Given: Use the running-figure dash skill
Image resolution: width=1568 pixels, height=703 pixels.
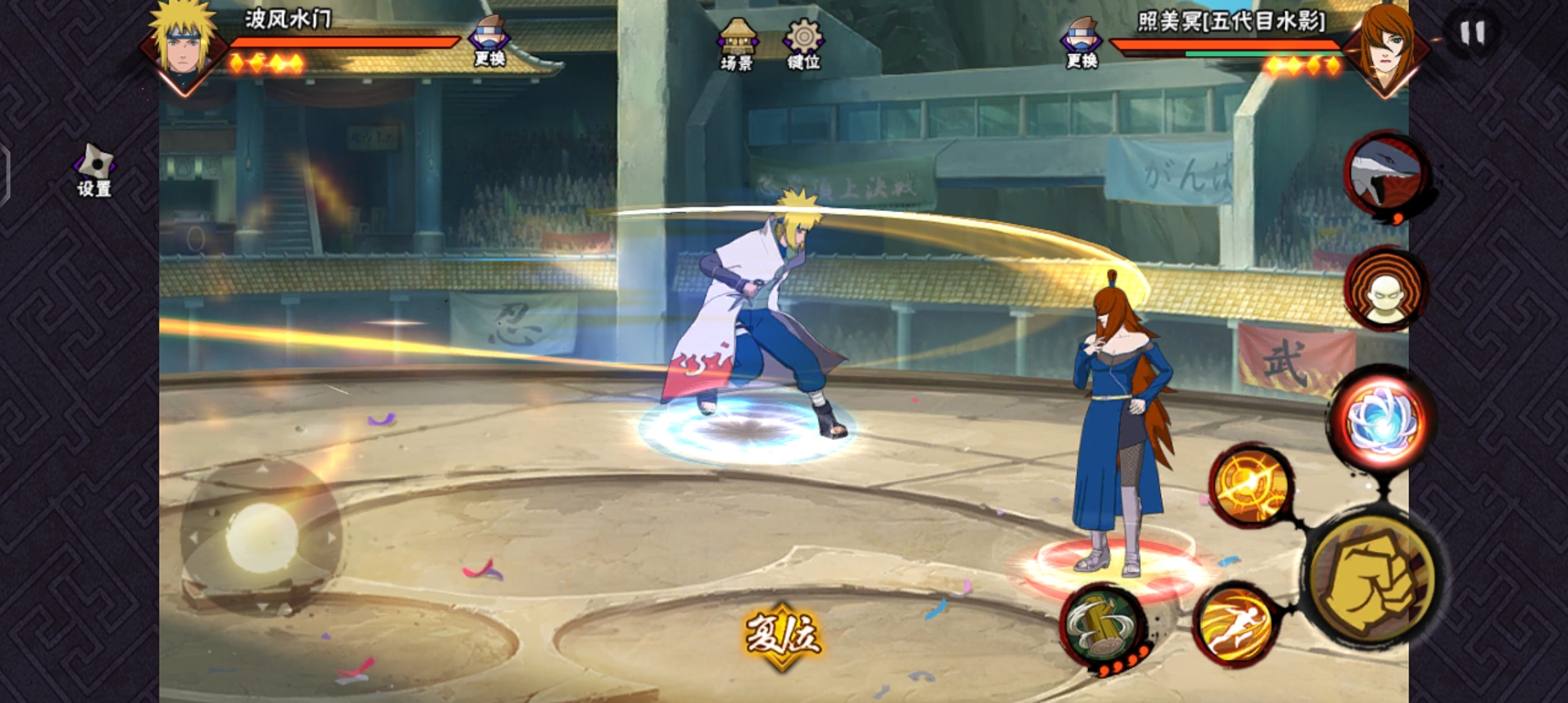Looking at the screenshot, I should tap(1235, 625).
